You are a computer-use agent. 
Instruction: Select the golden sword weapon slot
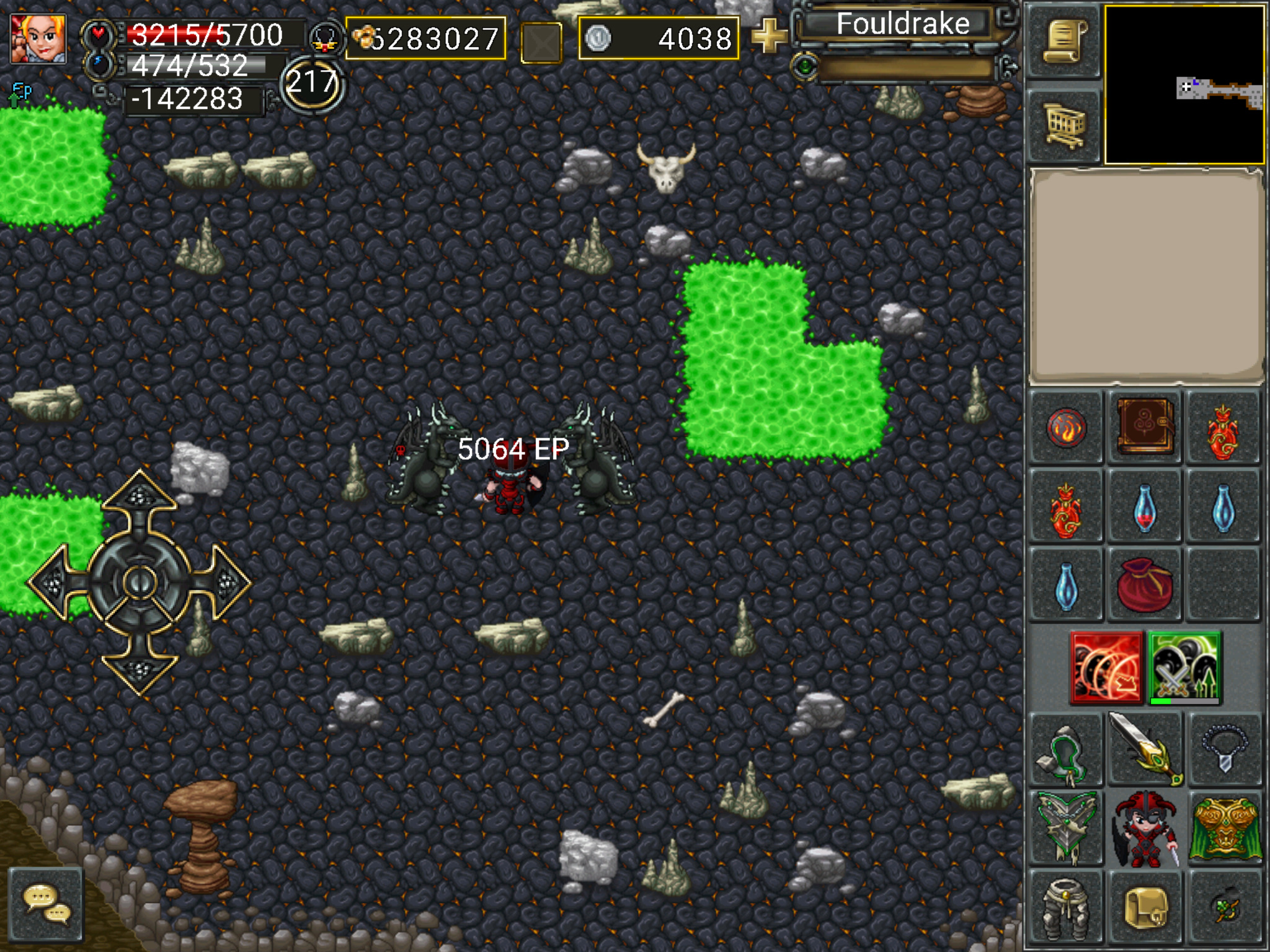click(x=1145, y=748)
